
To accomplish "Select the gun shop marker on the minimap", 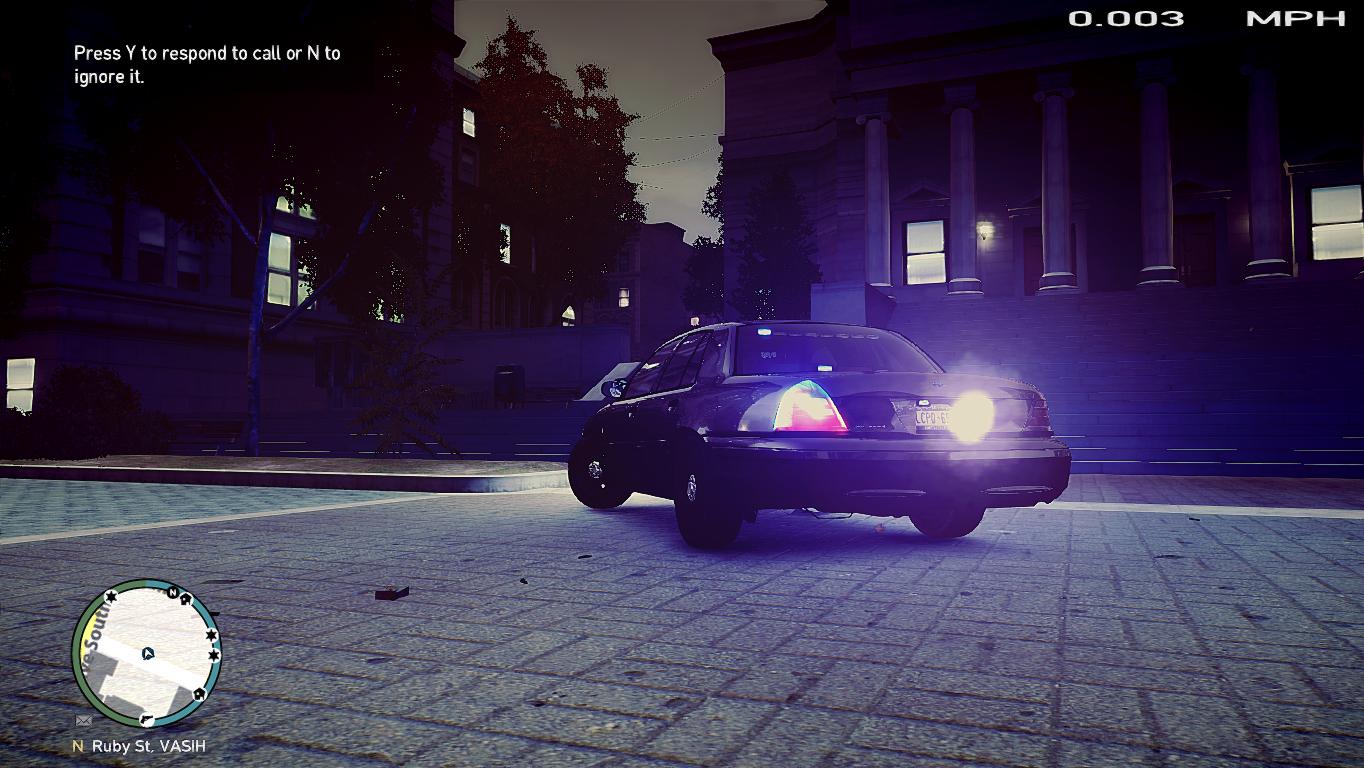I will pos(148,718).
